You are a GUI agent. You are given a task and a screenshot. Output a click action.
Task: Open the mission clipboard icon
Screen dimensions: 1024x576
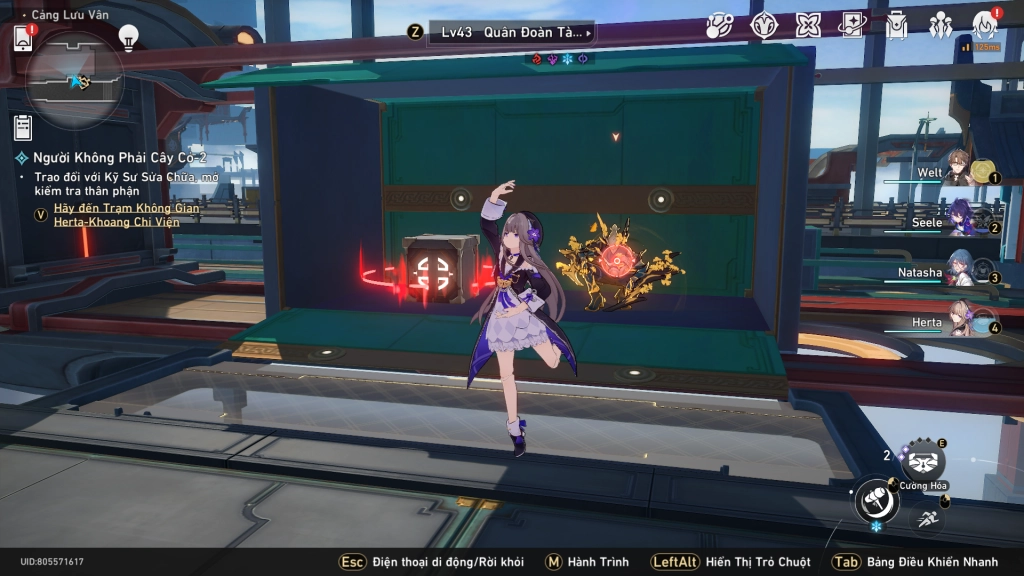[23, 128]
